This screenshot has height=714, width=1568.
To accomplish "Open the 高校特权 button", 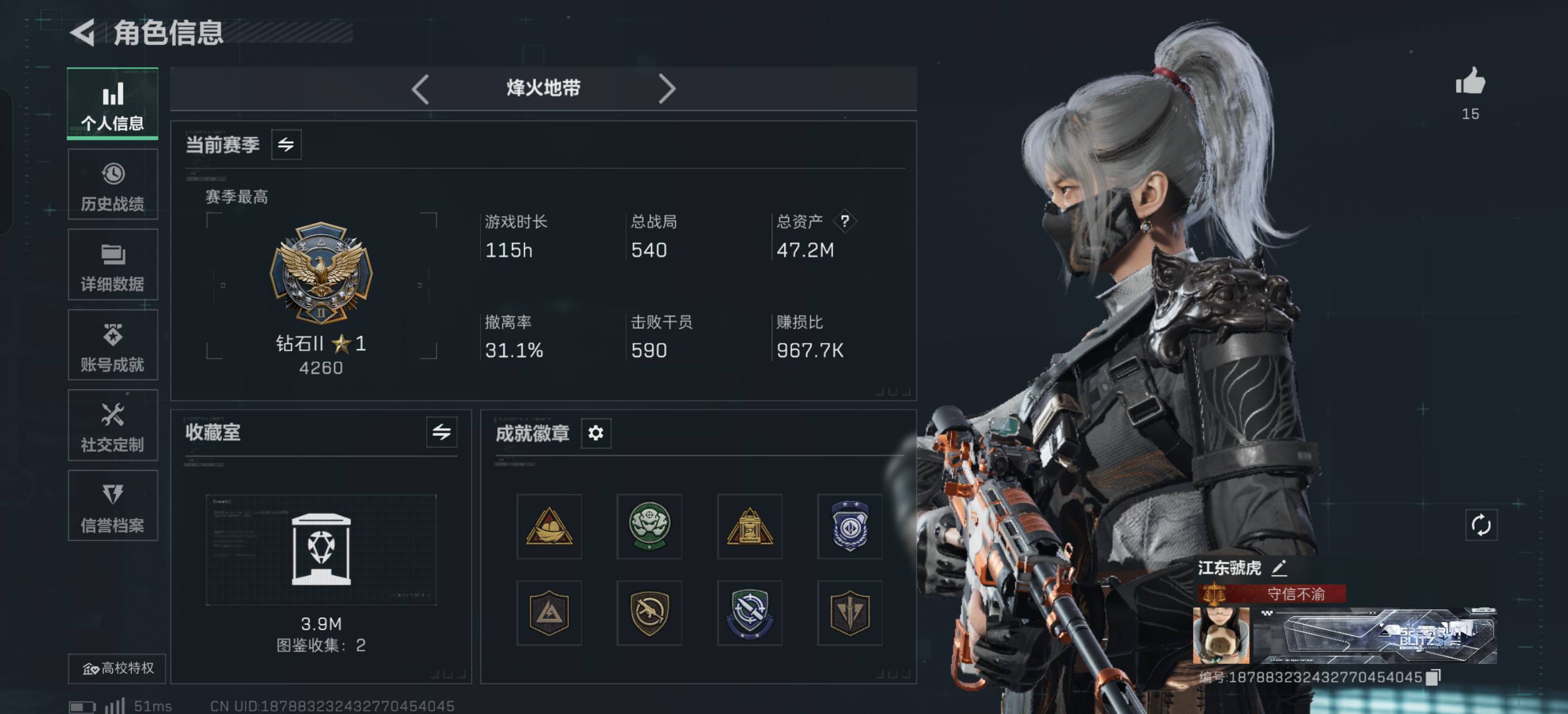I will point(118,669).
